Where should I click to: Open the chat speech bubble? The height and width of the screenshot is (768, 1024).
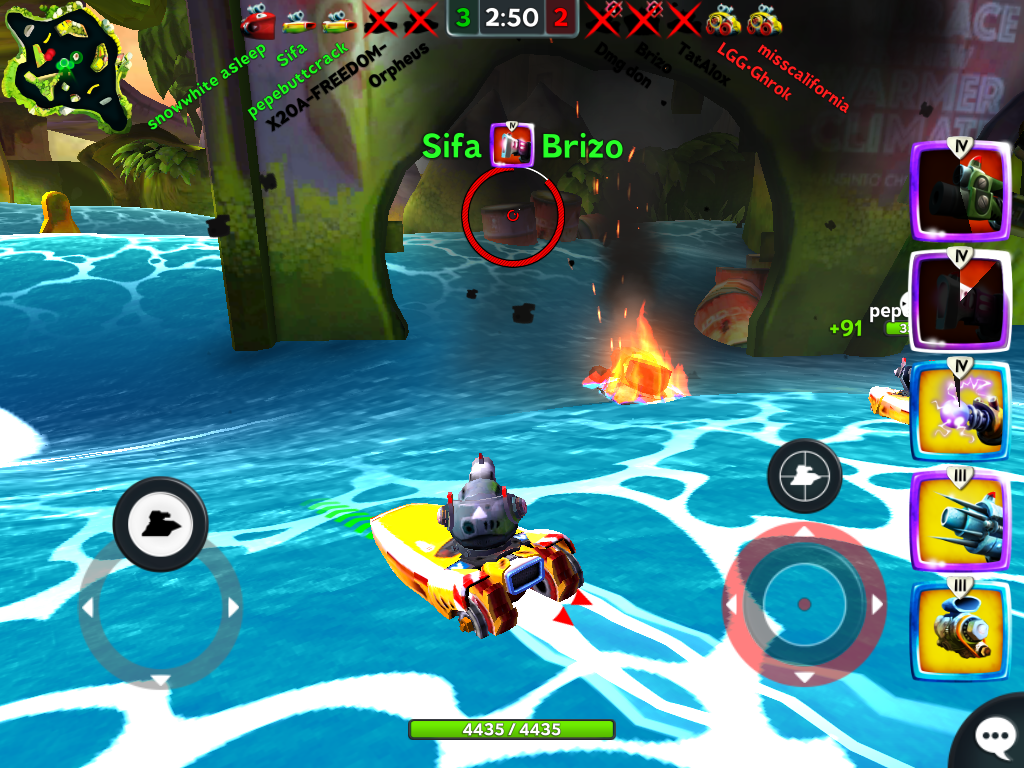click(995, 738)
